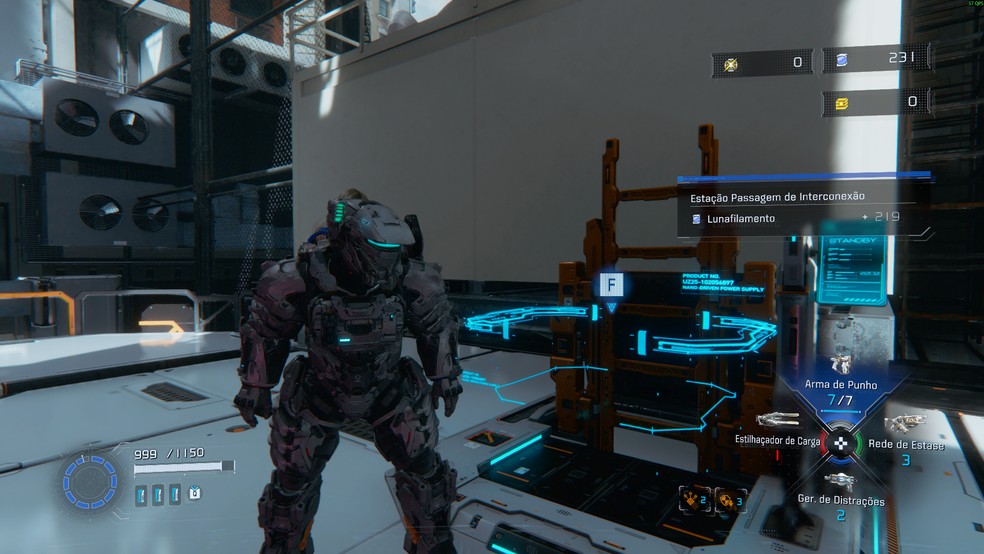Click the weapon wheel's center d-pad icon

(842, 441)
